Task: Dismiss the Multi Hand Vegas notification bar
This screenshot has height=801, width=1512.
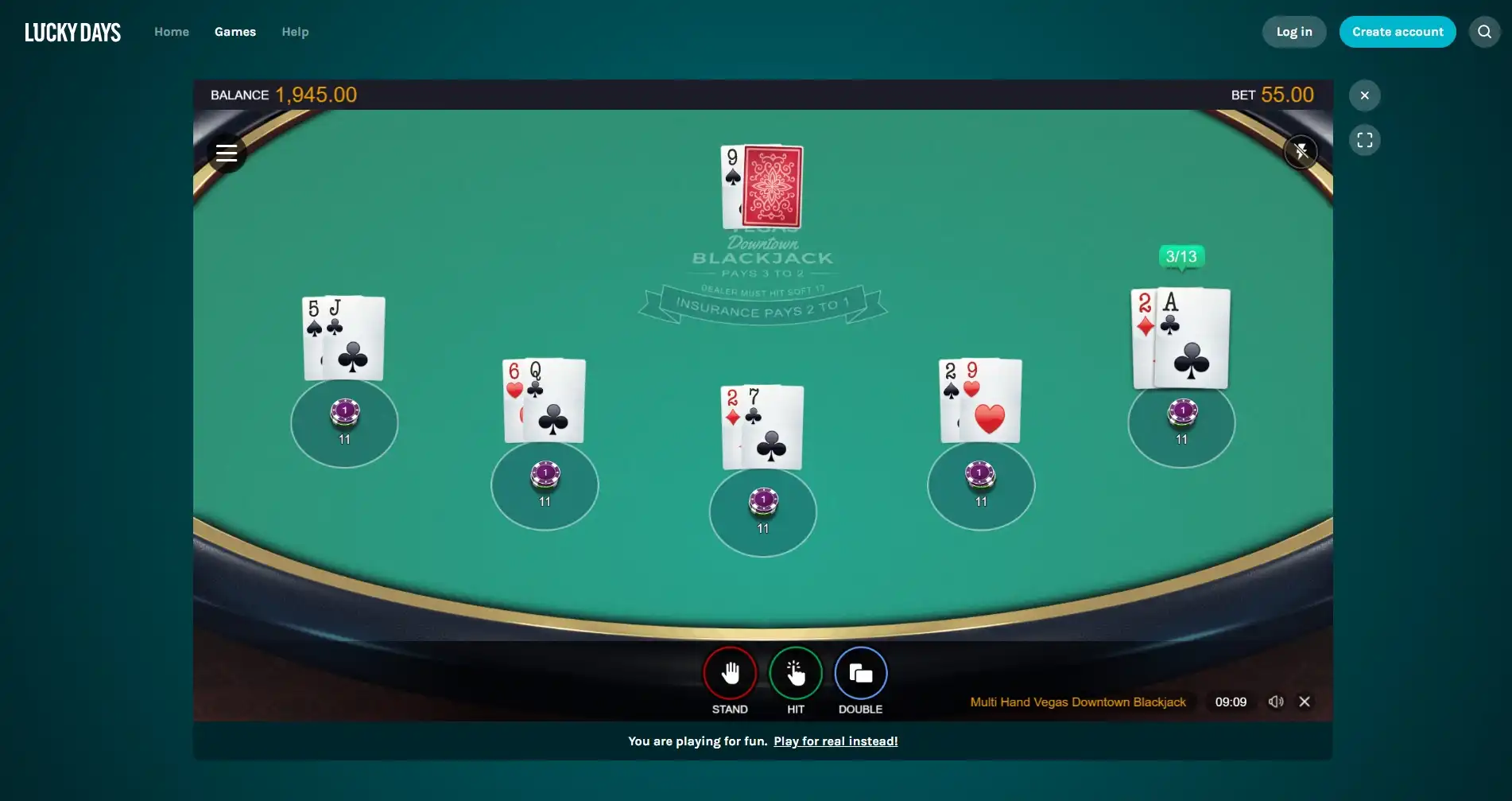Action: 1305,702
